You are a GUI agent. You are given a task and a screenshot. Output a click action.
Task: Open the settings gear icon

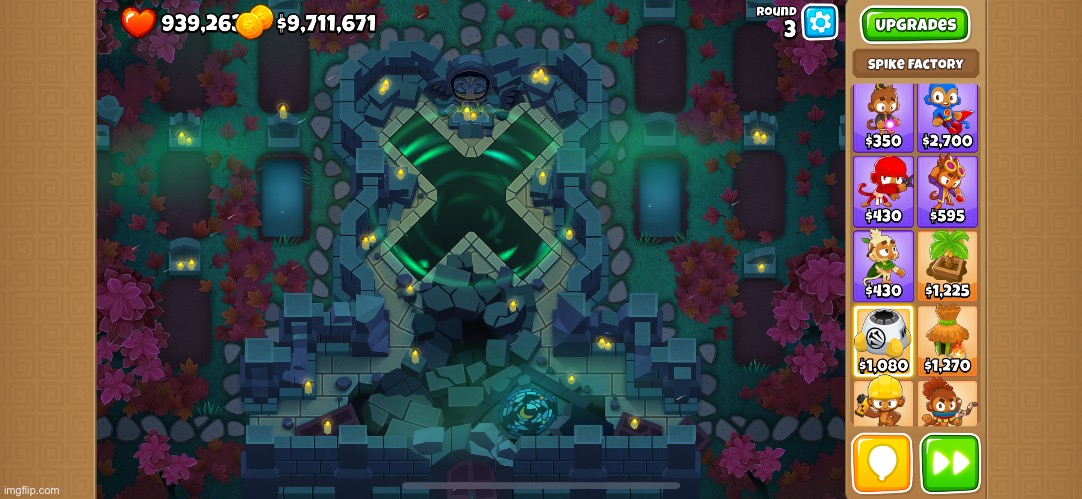[820, 21]
